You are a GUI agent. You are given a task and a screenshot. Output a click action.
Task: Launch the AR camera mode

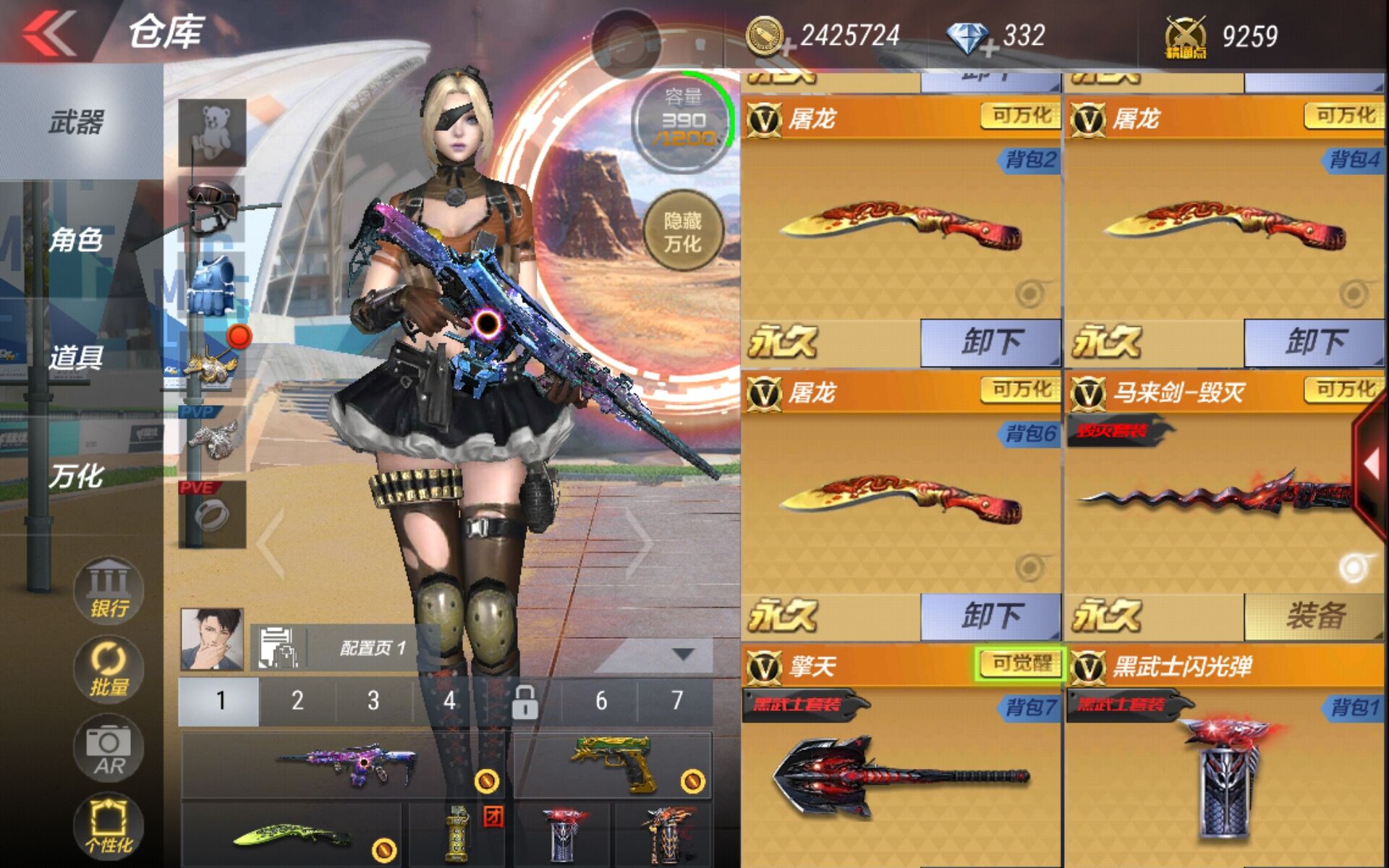[109, 749]
